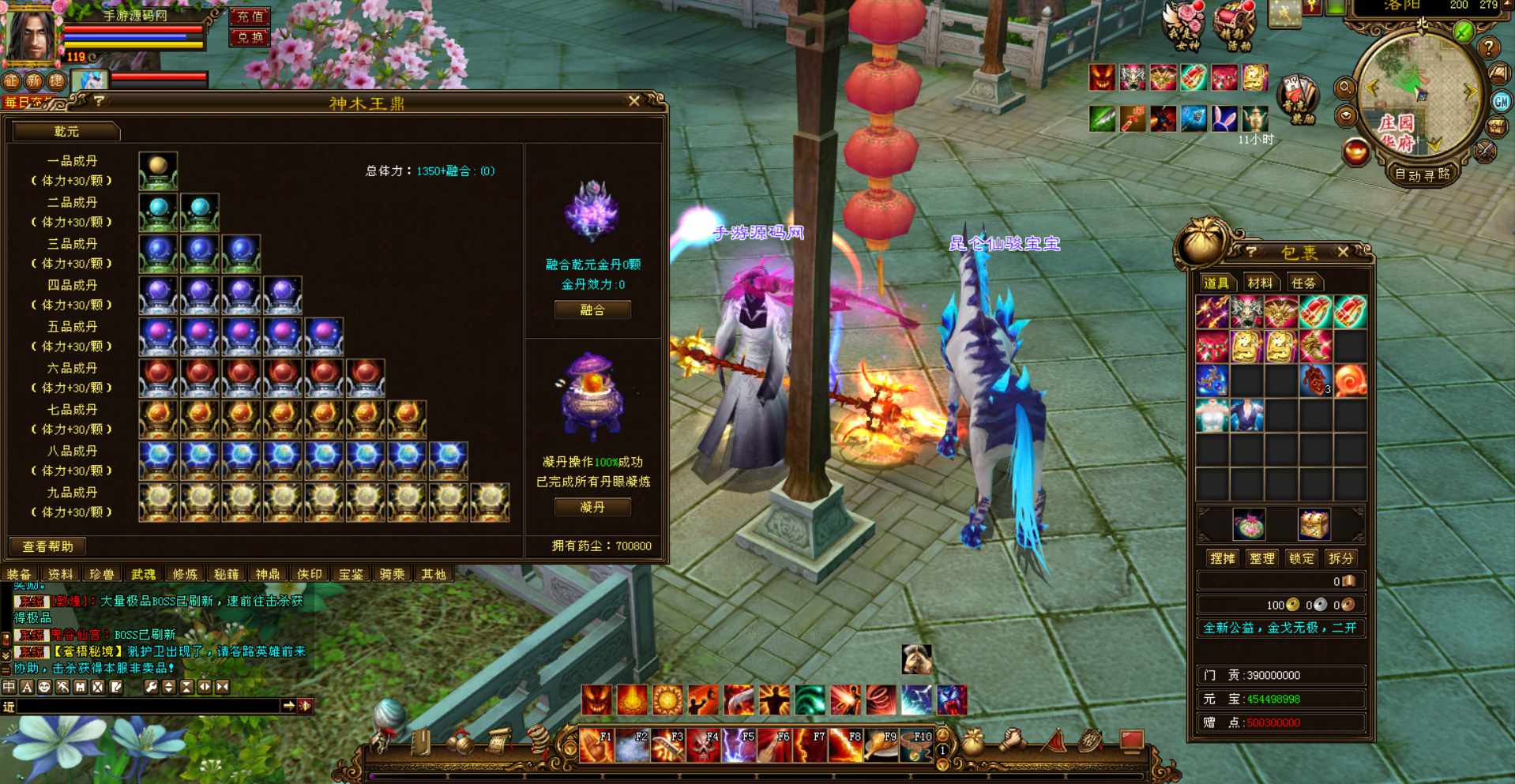This screenshot has width=1515, height=784.
Task: Switch to the 材料 materials bag tab
Action: tap(1260, 283)
